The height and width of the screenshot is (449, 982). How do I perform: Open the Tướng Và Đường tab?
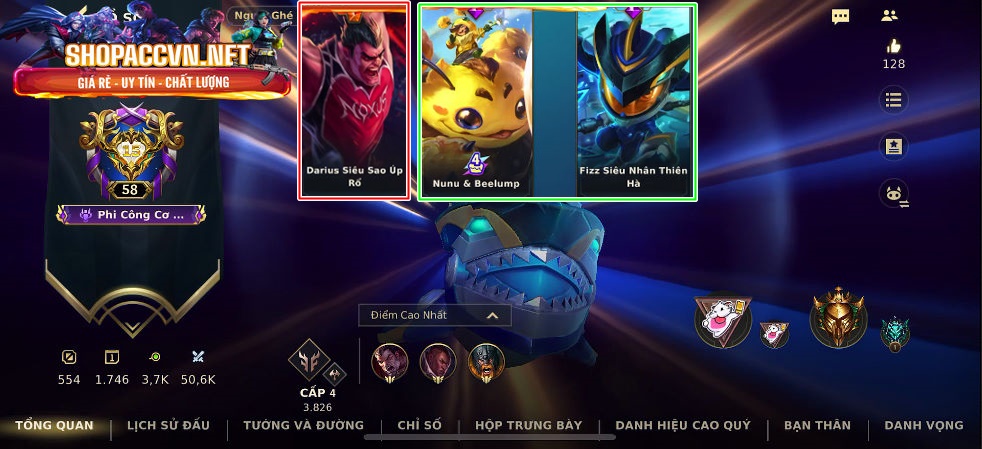303,426
